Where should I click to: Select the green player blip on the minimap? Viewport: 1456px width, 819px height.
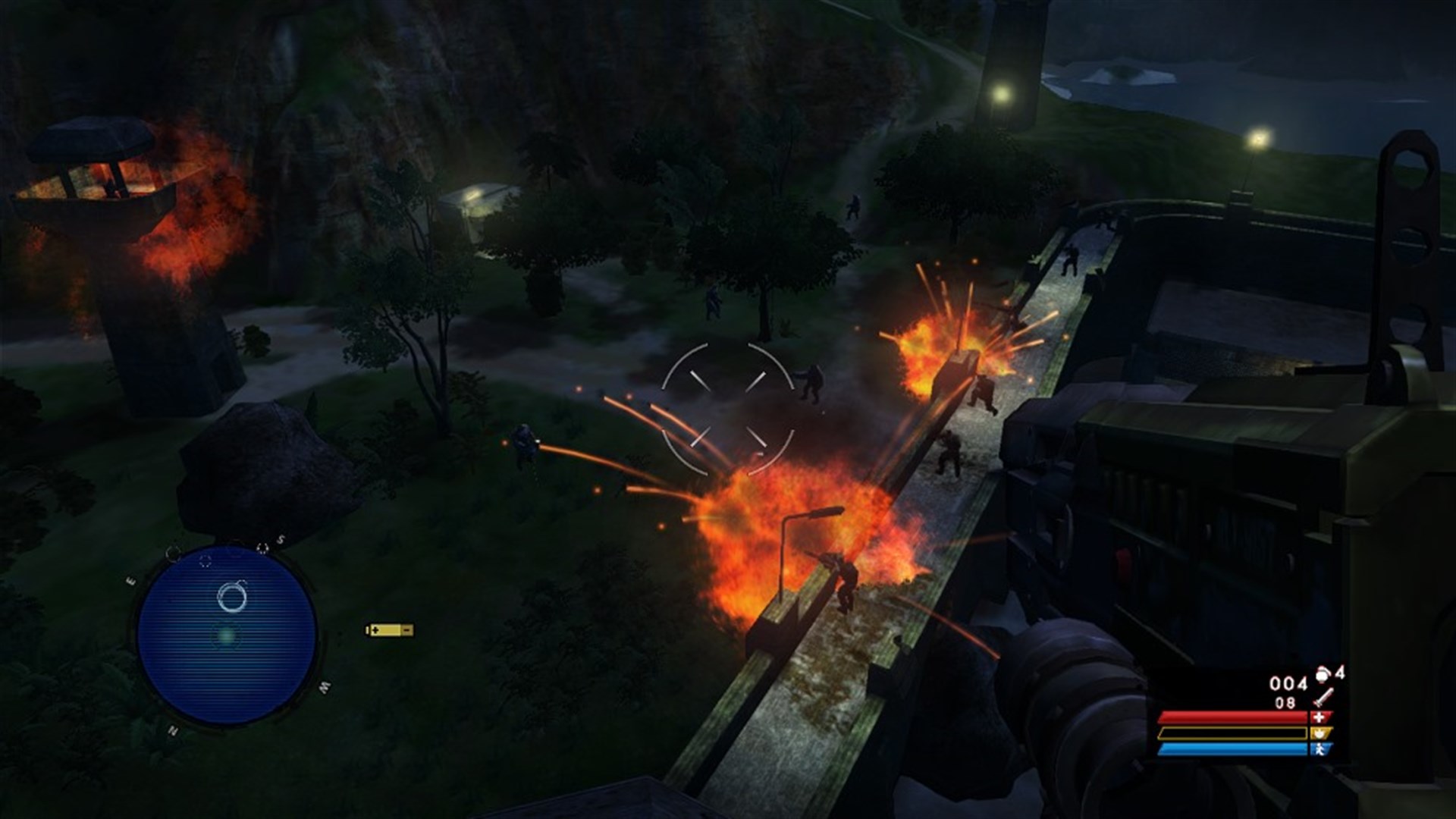pos(226,636)
